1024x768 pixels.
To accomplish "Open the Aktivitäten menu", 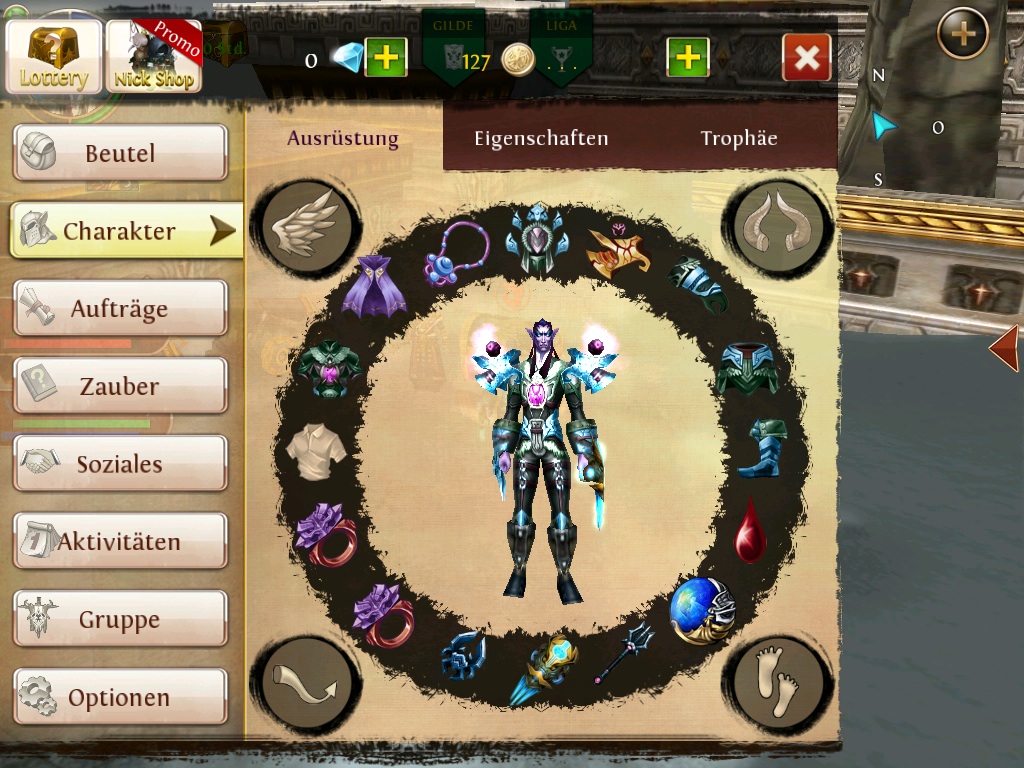I will point(120,541).
